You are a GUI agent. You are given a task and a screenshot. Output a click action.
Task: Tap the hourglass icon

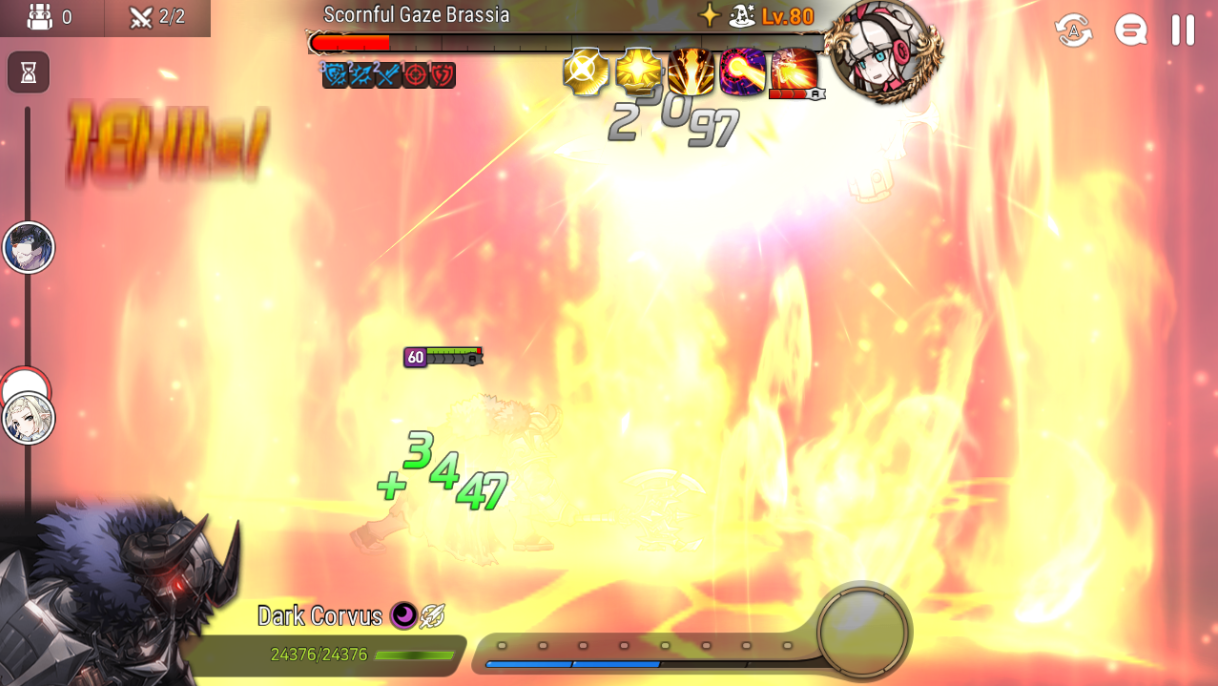(28, 72)
